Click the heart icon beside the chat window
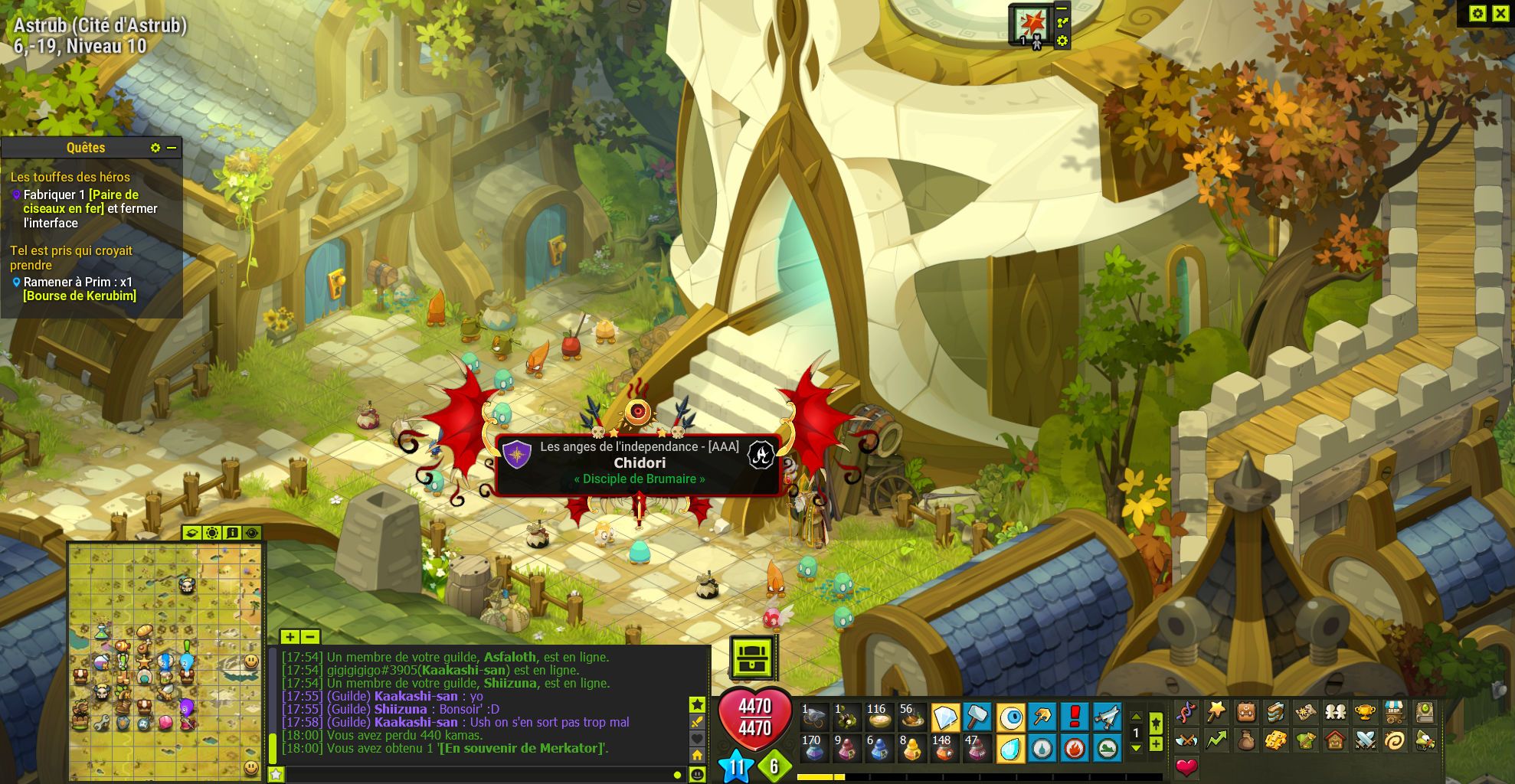This screenshot has height=784, width=1515. coord(697,738)
